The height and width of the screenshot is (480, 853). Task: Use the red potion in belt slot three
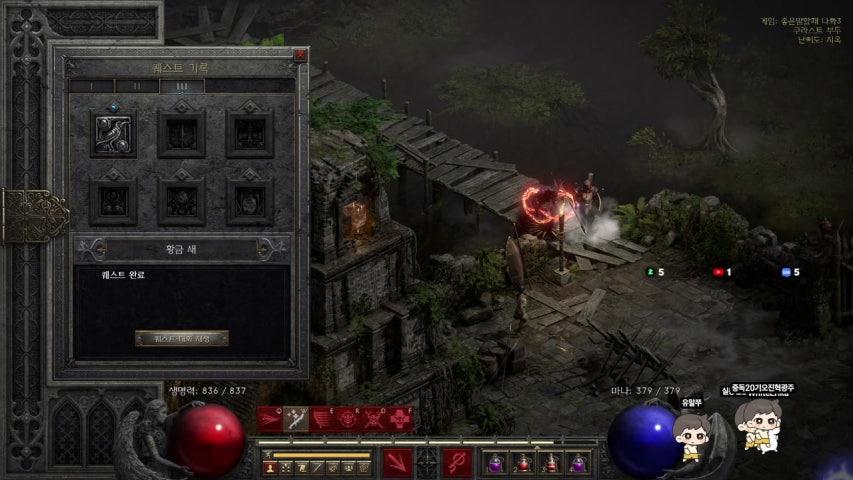(x=550, y=463)
